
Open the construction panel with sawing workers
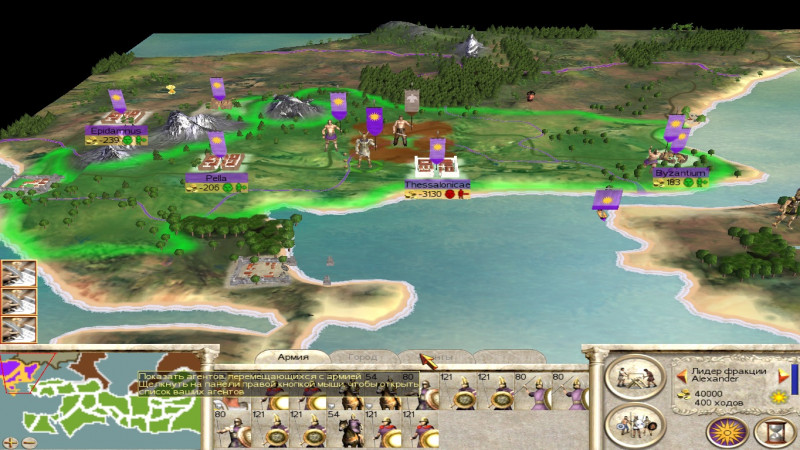[636, 377]
